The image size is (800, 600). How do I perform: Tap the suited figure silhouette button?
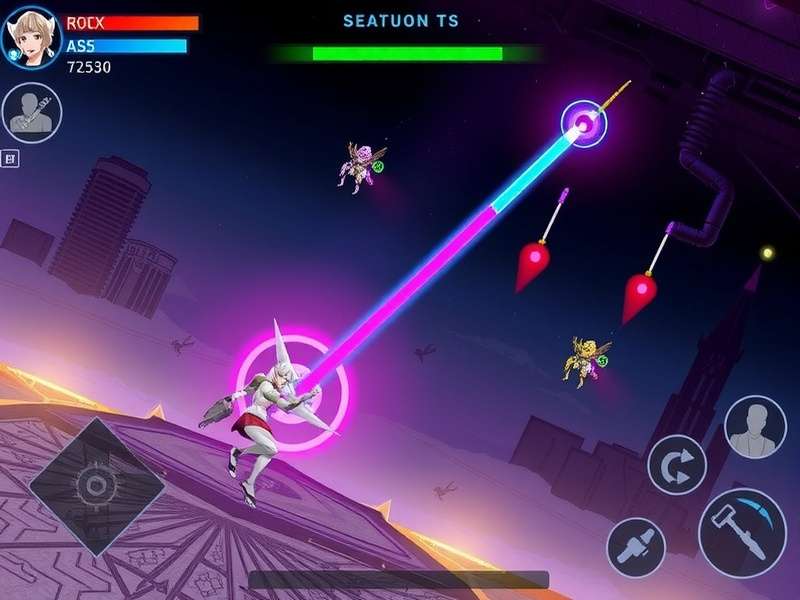tap(755, 427)
